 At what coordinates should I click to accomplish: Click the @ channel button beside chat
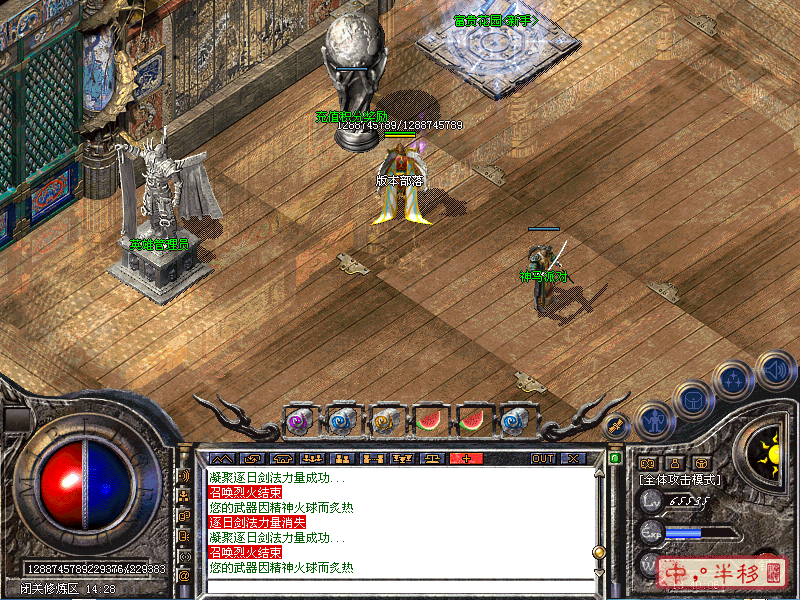pyautogui.click(x=184, y=575)
